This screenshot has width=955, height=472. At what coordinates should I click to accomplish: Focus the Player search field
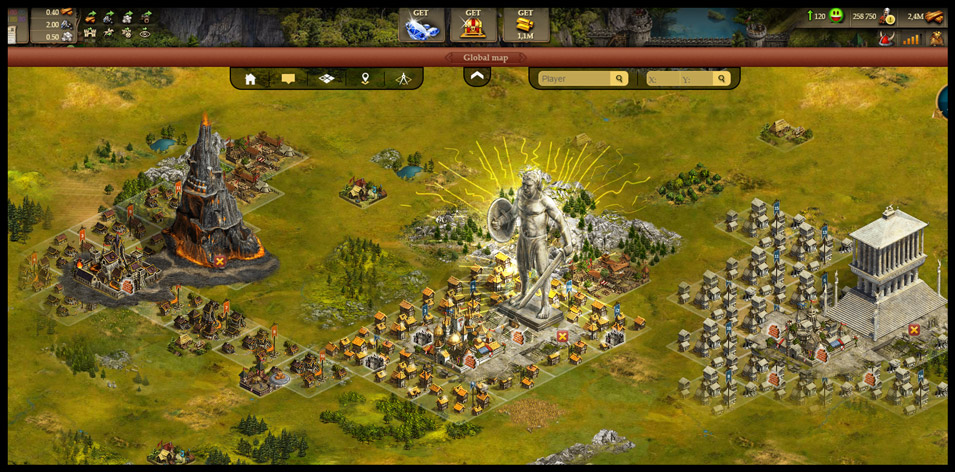pyautogui.click(x=574, y=78)
